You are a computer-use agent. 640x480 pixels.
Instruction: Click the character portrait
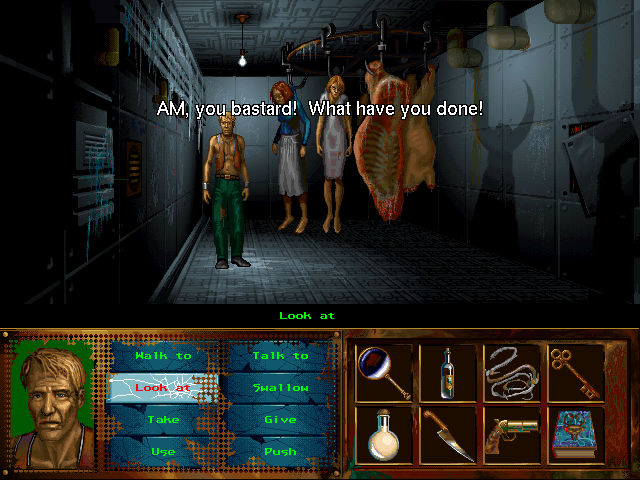(x=54, y=403)
